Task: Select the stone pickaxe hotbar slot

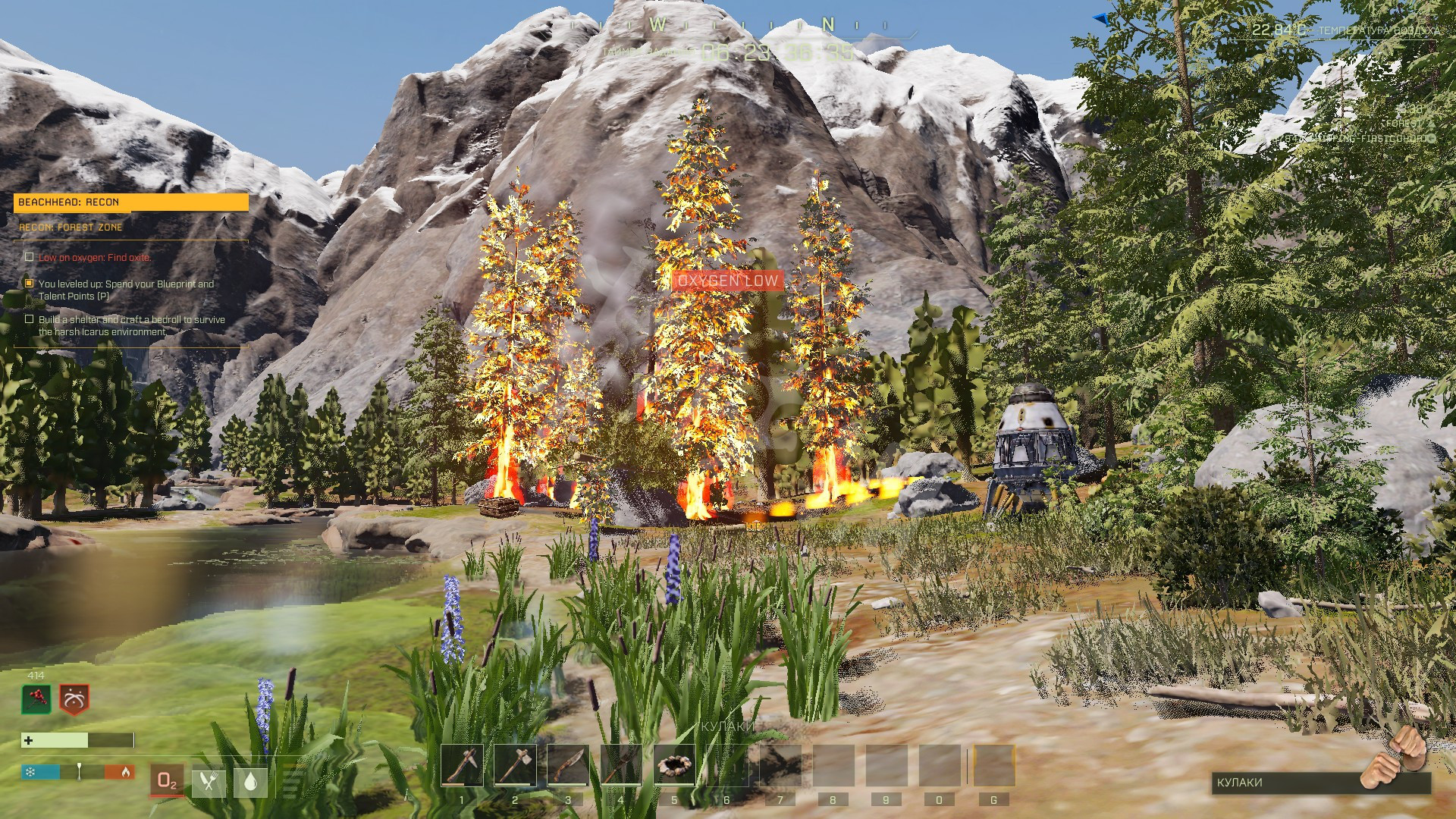Action: pos(462,765)
